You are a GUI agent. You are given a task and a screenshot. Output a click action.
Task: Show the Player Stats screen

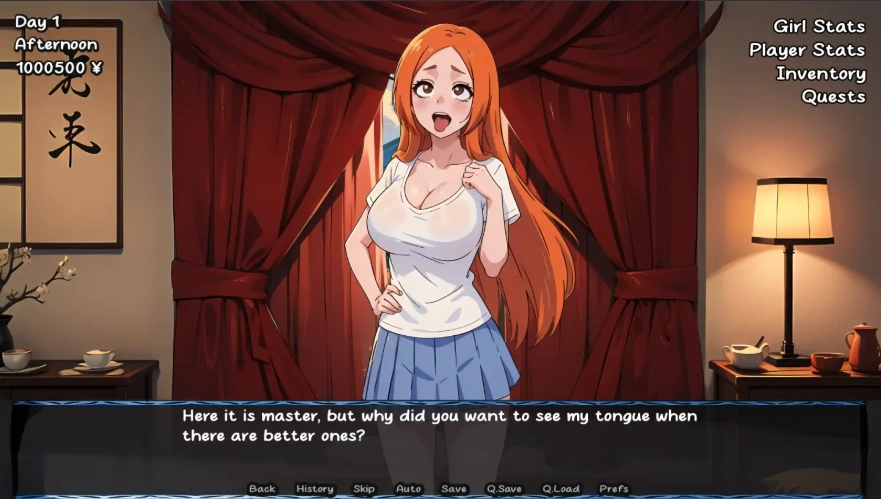click(807, 50)
